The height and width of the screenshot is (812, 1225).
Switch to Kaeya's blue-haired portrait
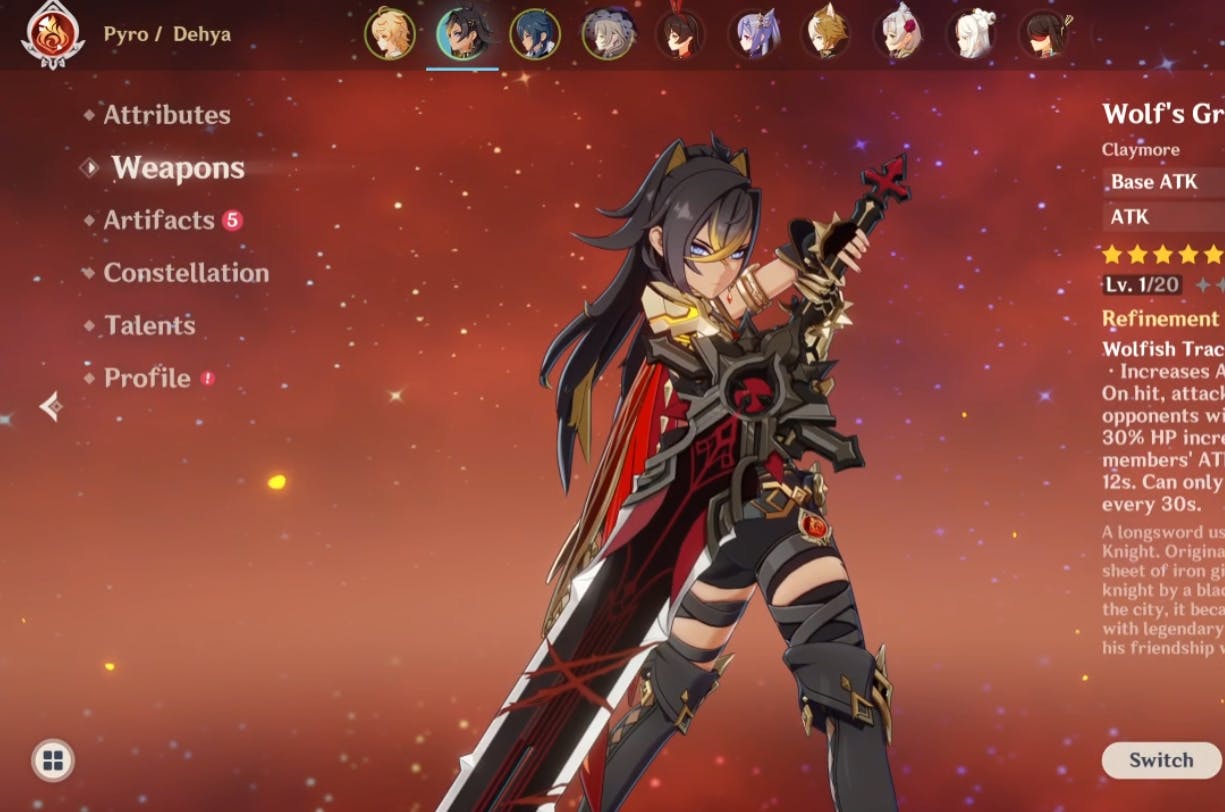[535, 34]
